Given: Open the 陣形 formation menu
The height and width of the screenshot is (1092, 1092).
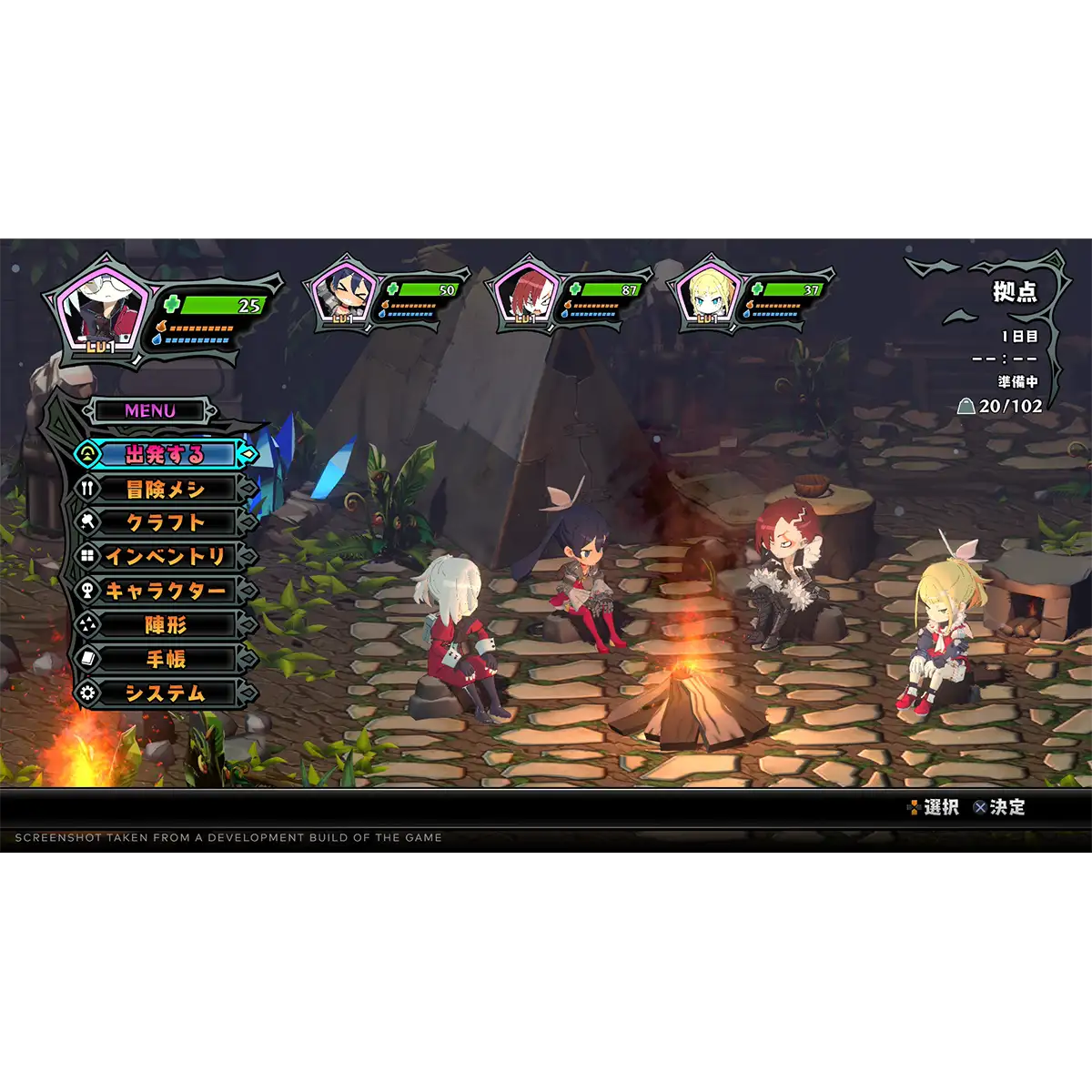Looking at the screenshot, I should (165, 625).
